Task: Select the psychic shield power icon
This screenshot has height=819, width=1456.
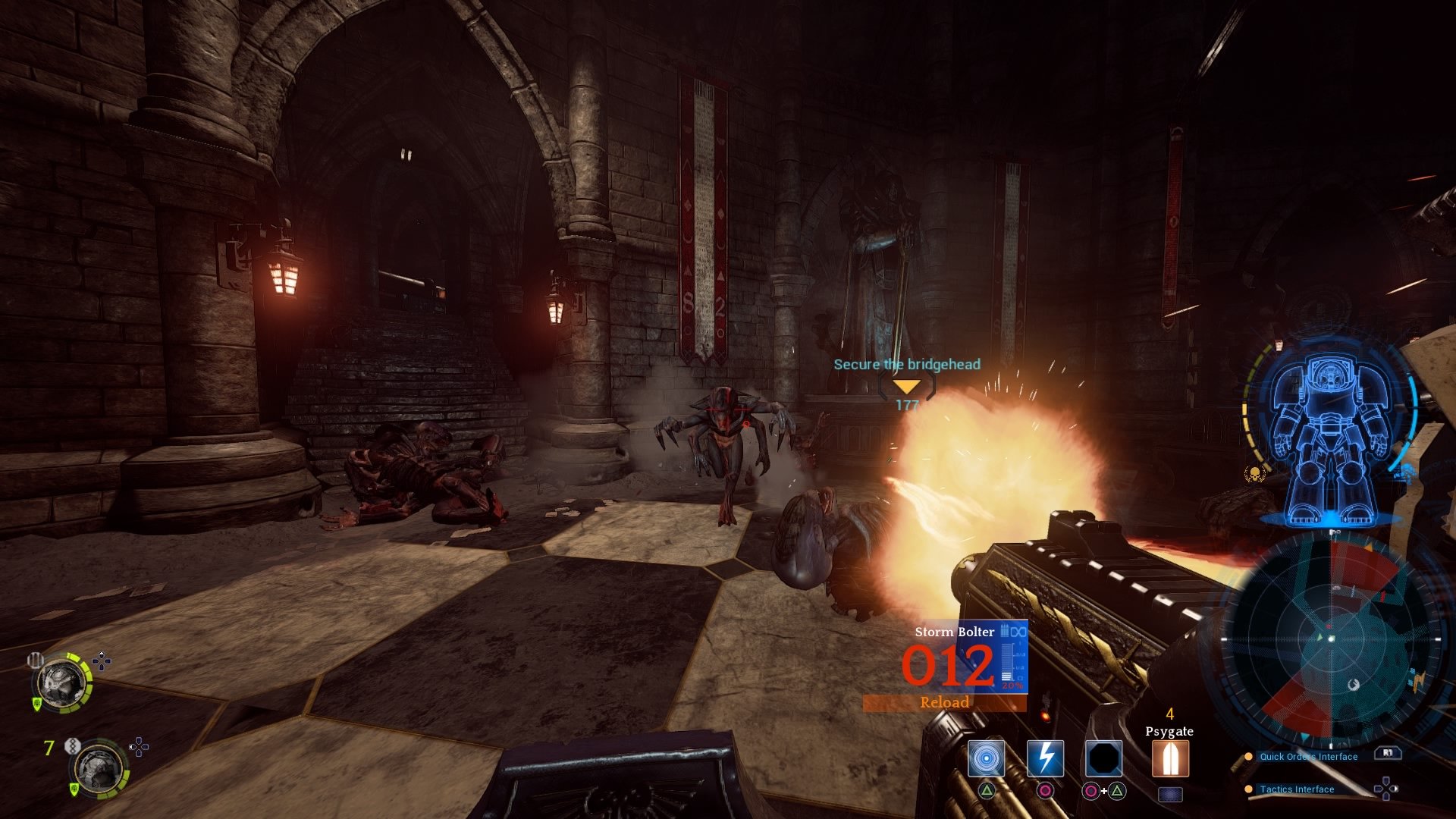Action: 986,758
